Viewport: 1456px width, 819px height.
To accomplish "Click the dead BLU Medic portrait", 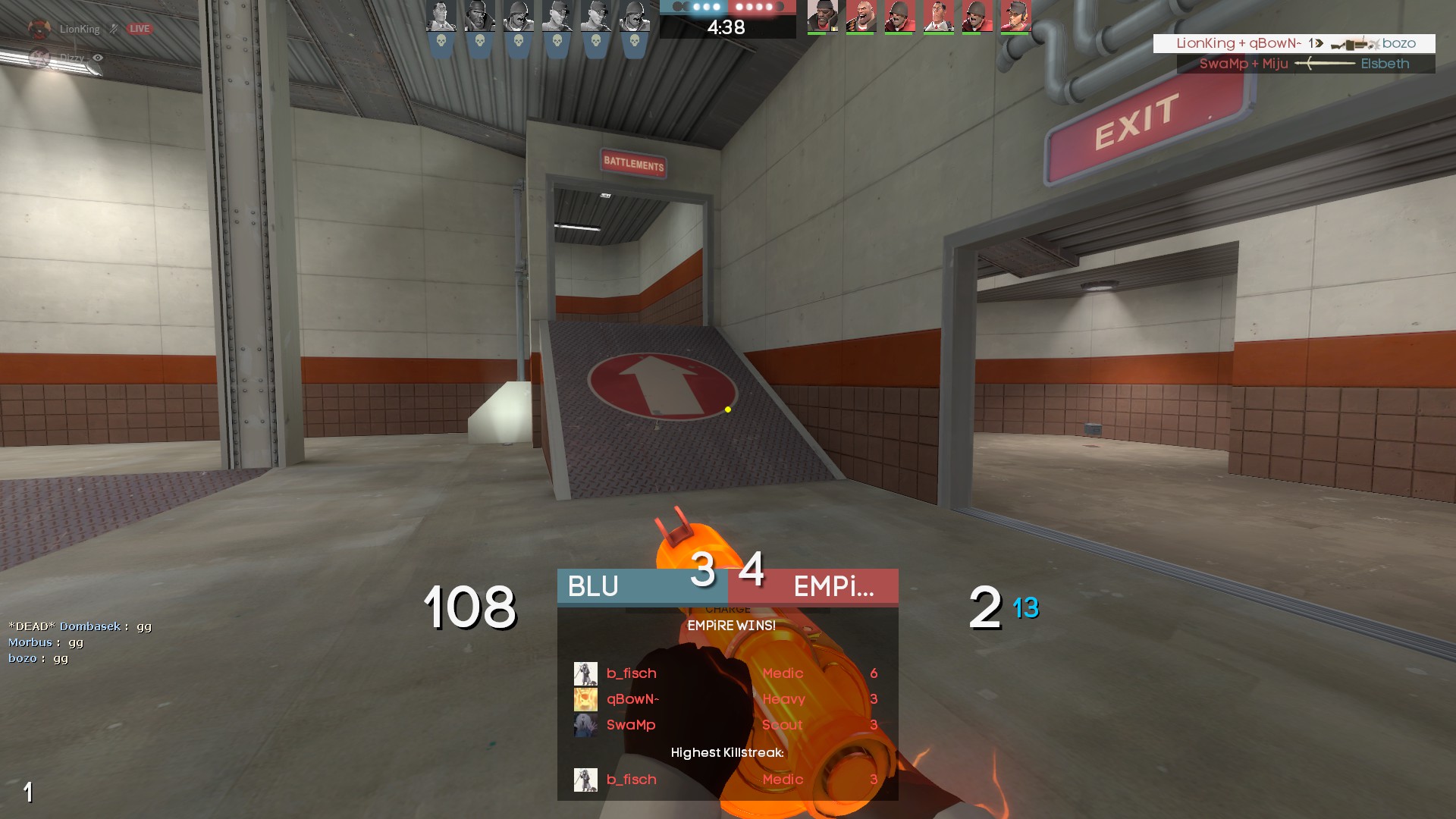I will tap(441, 17).
